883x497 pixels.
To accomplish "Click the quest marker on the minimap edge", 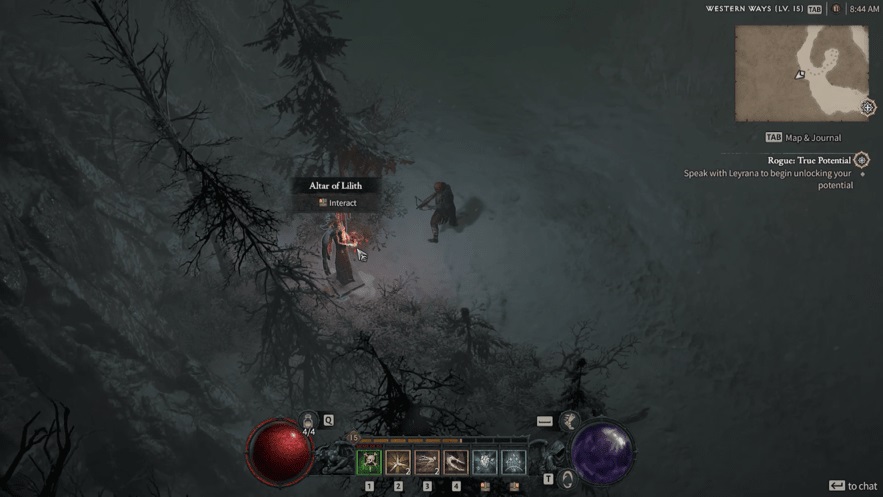I will pyautogui.click(x=868, y=107).
